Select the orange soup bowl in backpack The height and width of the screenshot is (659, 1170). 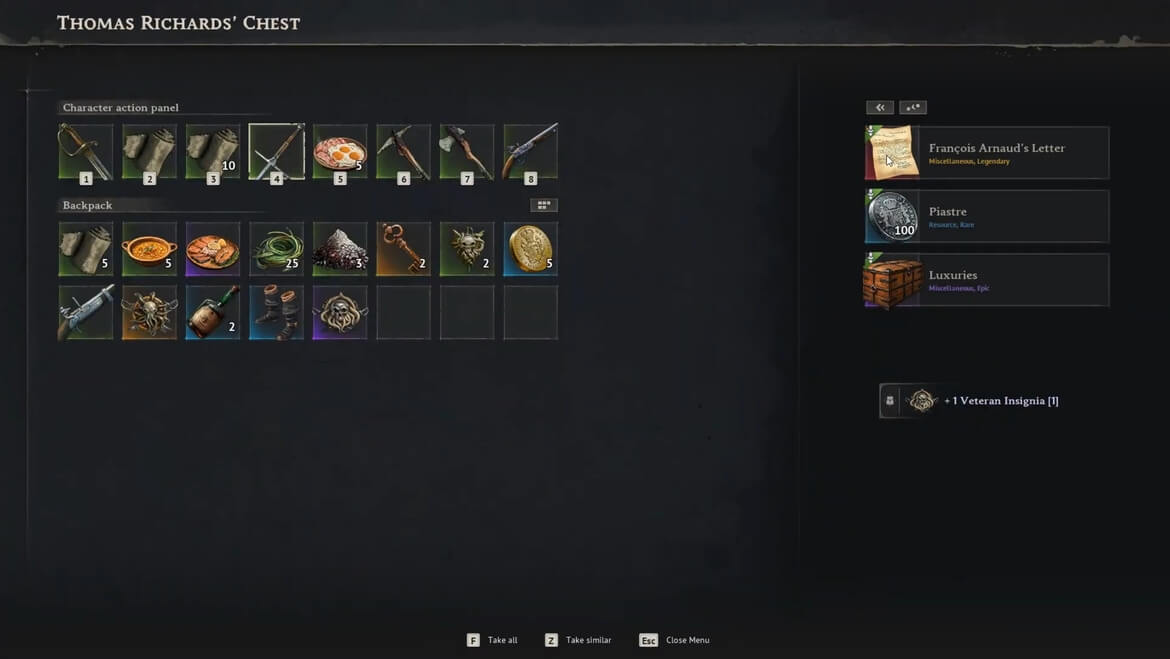click(x=149, y=249)
